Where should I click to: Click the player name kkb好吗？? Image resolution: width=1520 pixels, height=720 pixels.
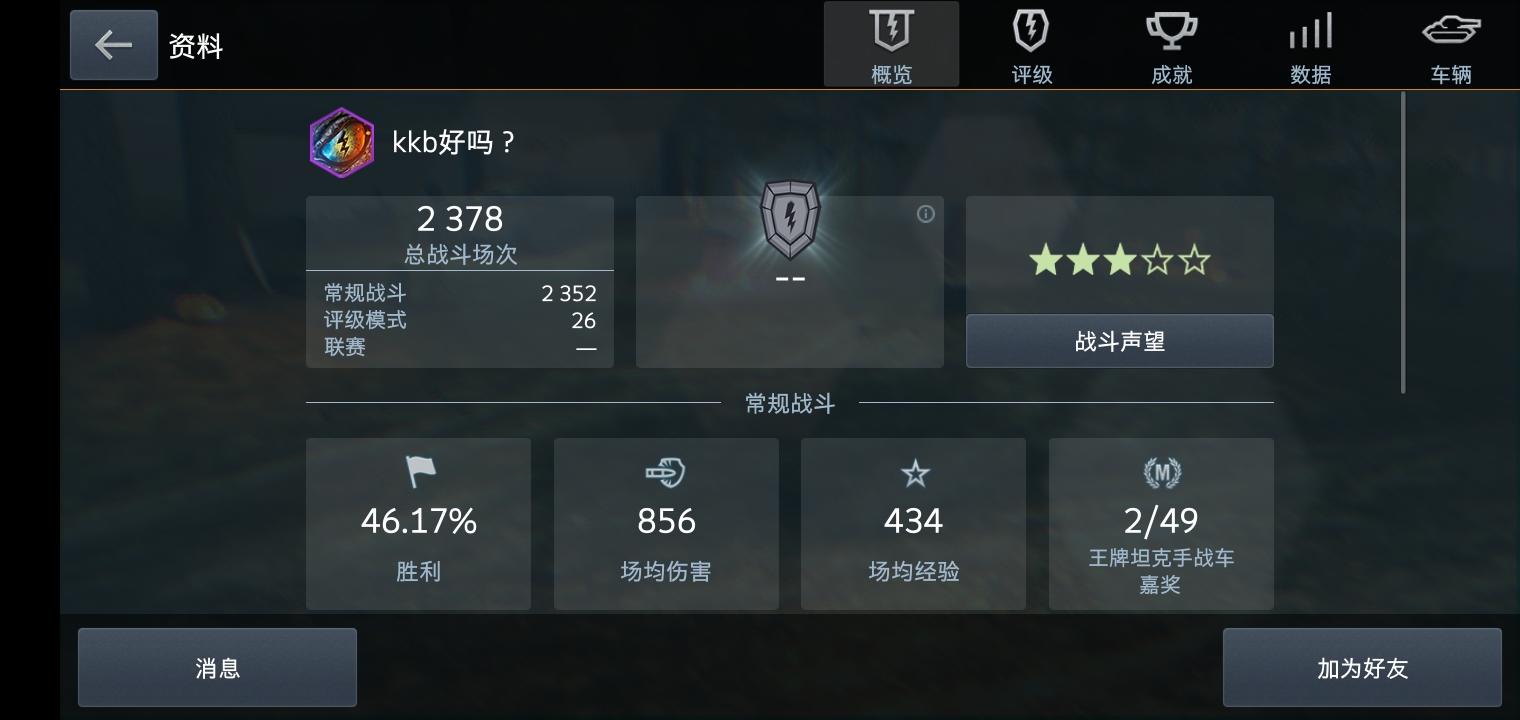[452, 142]
